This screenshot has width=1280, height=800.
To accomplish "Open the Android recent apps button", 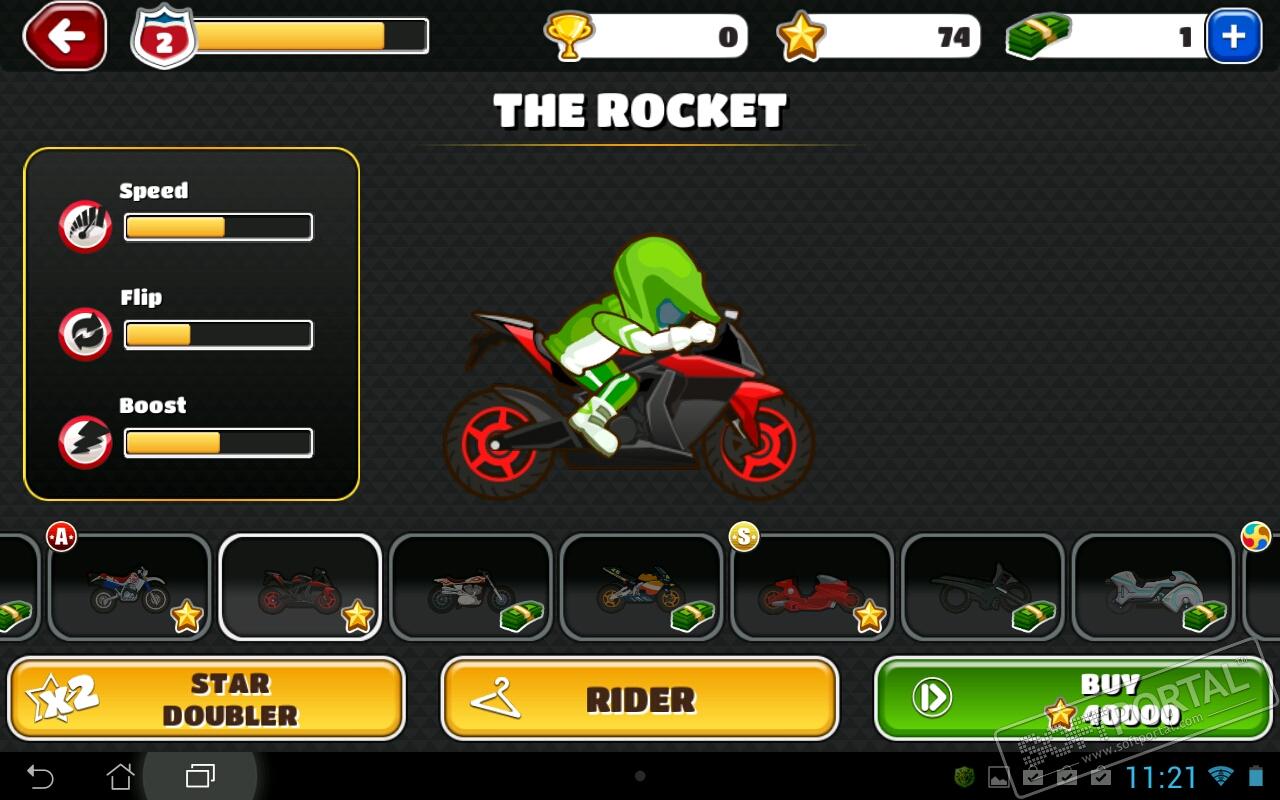I will (x=200, y=776).
